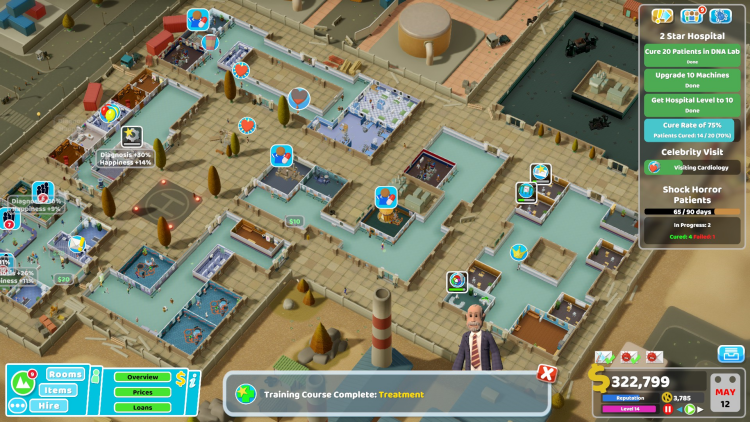750x422 pixels.
Task: Open the Rooms build menu
Action: click(x=65, y=374)
